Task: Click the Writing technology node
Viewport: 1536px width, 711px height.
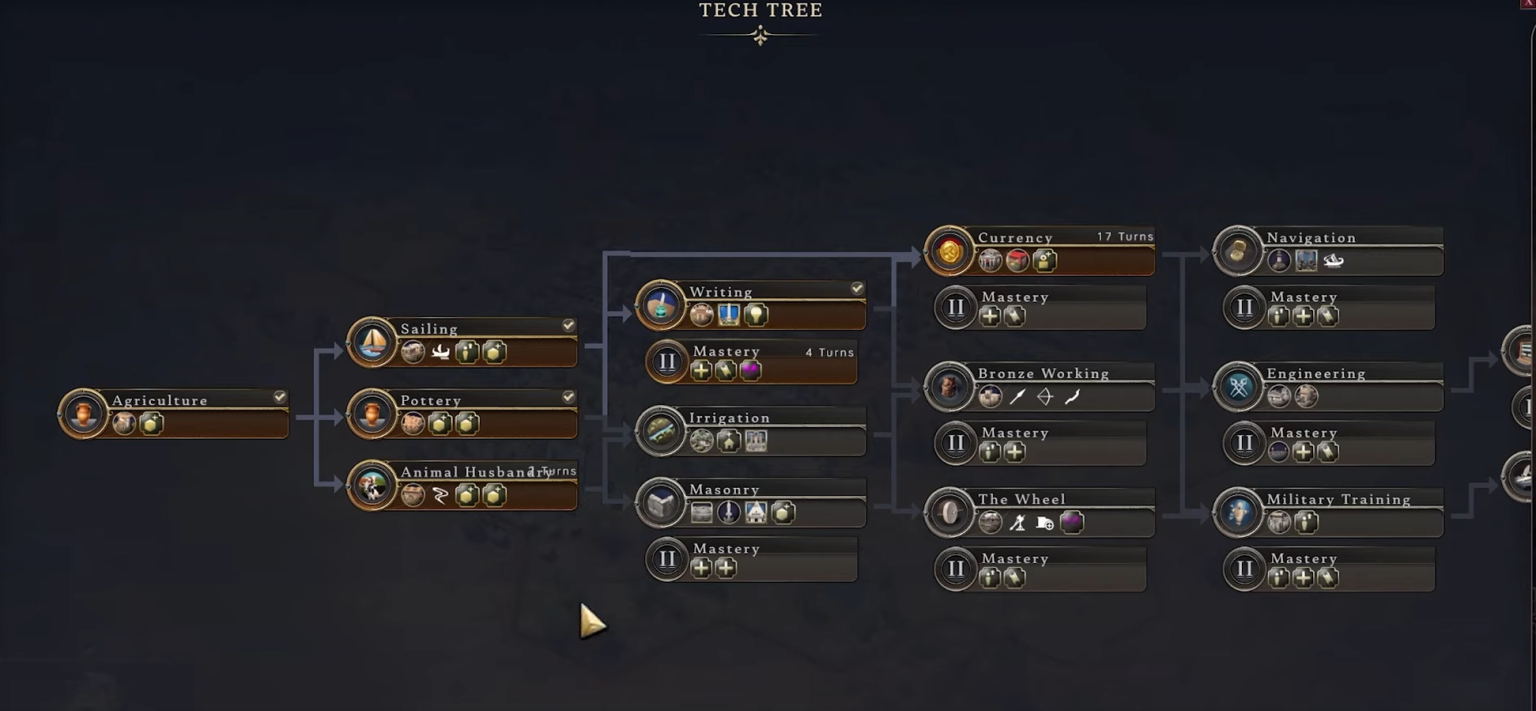Action: coord(752,305)
